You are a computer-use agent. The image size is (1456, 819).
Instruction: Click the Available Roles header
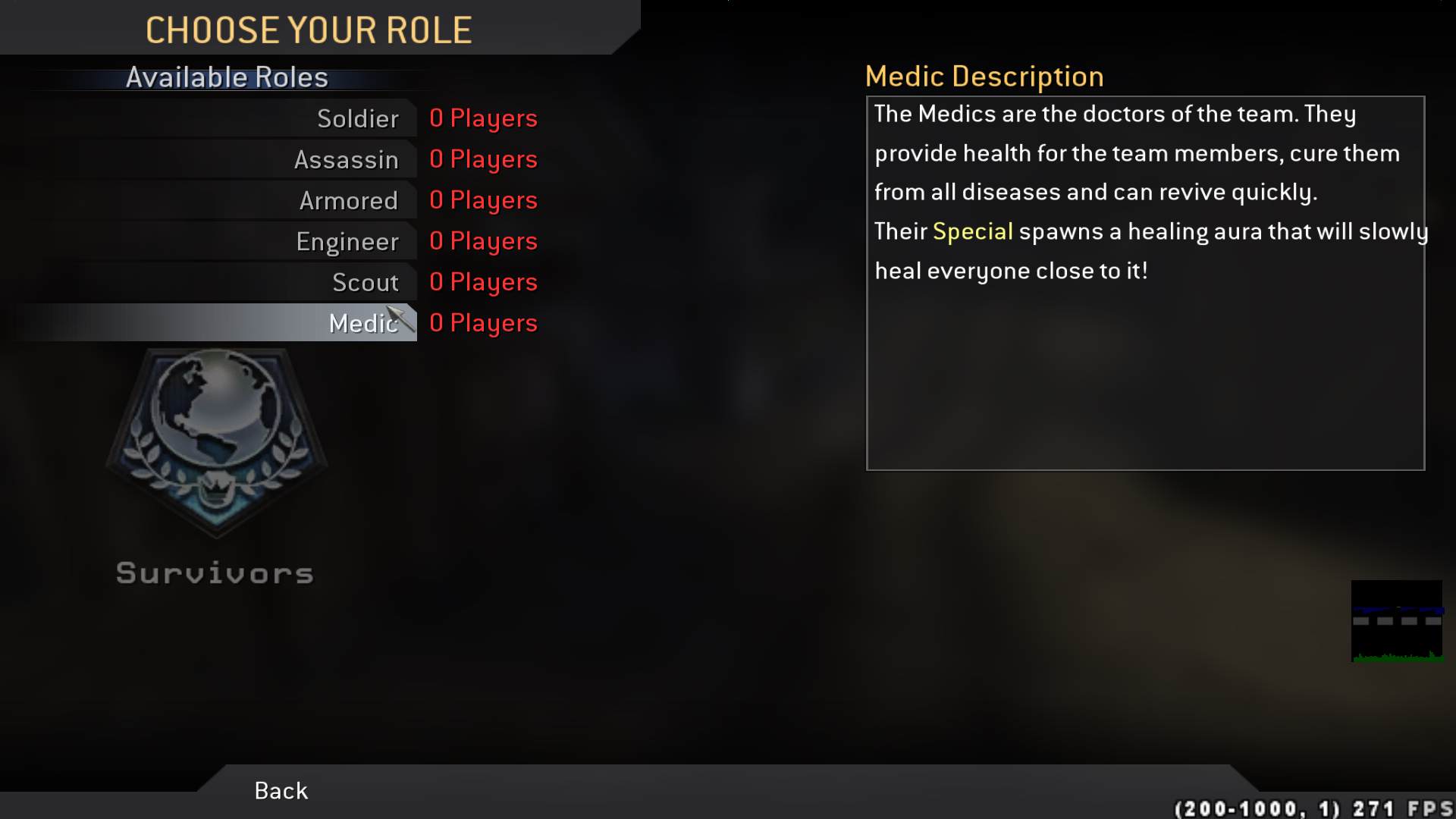tap(227, 77)
